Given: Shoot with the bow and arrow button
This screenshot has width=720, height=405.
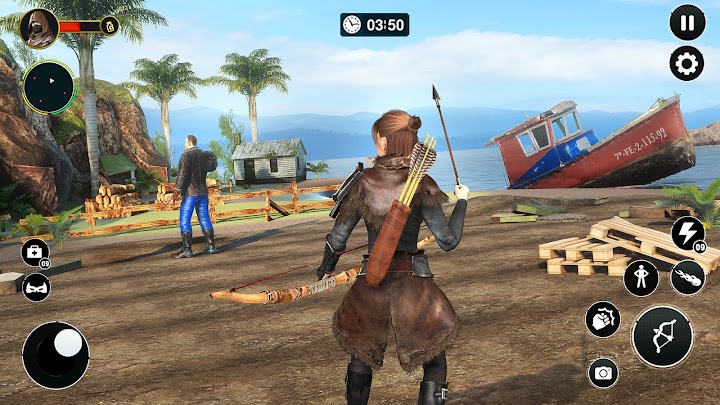Looking at the screenshot, I should click(662, 336).
